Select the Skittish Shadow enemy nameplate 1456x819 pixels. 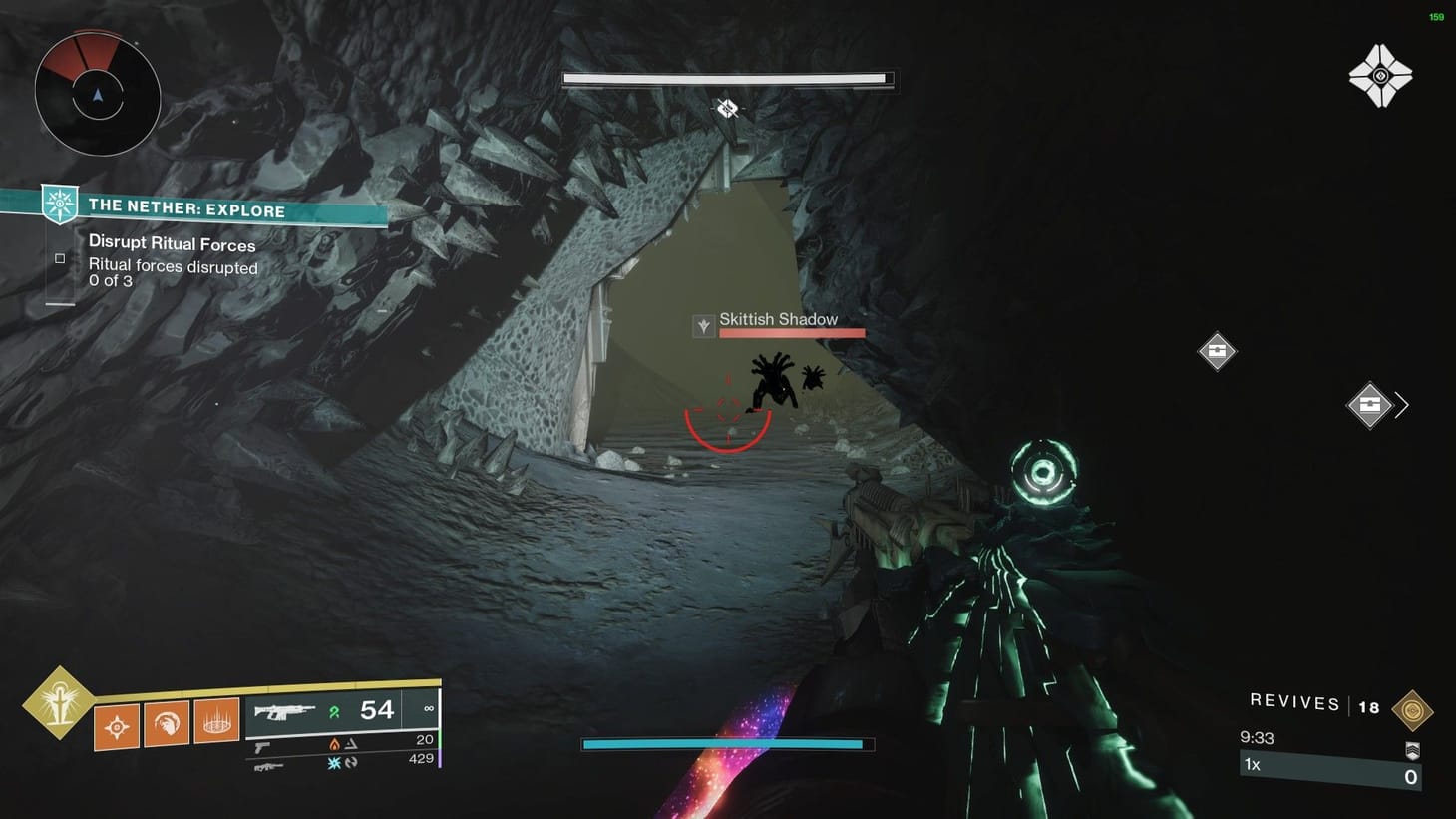click(x=779, y=319)
